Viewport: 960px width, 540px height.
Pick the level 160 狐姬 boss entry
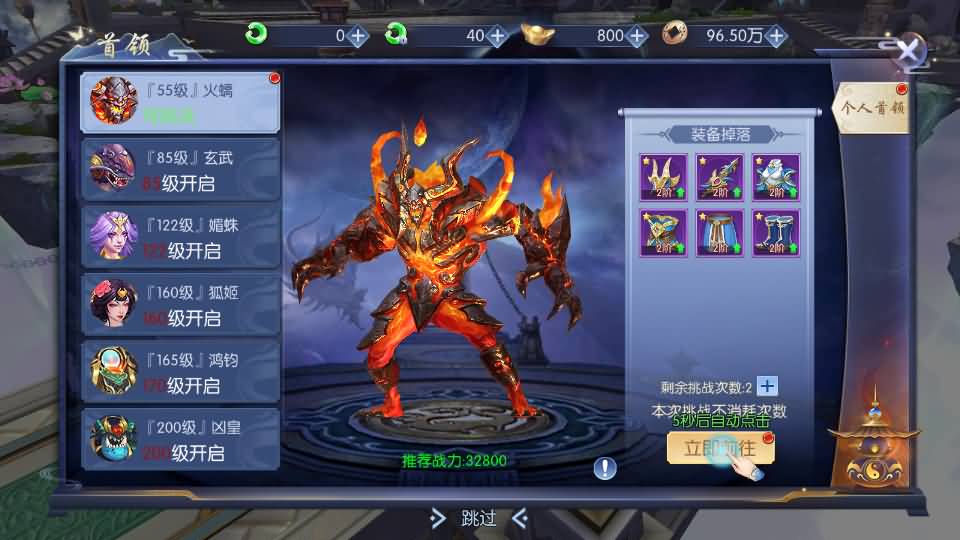[180, 305]
